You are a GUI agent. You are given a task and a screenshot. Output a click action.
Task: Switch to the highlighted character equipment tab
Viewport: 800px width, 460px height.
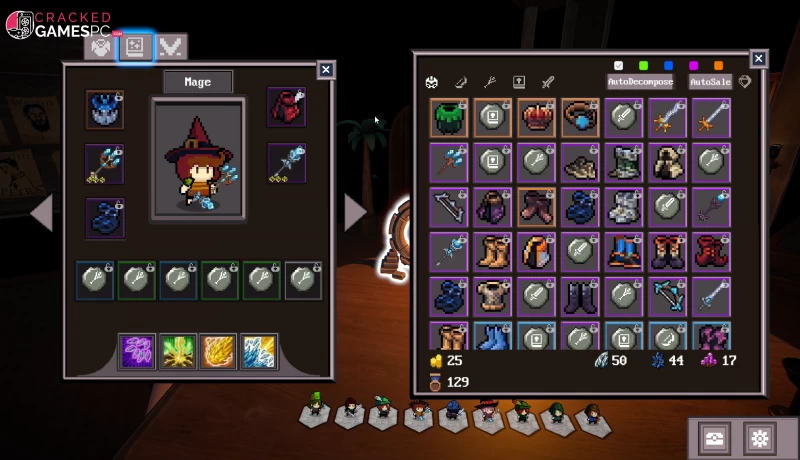pyautogui.click(x=135, y=46)
